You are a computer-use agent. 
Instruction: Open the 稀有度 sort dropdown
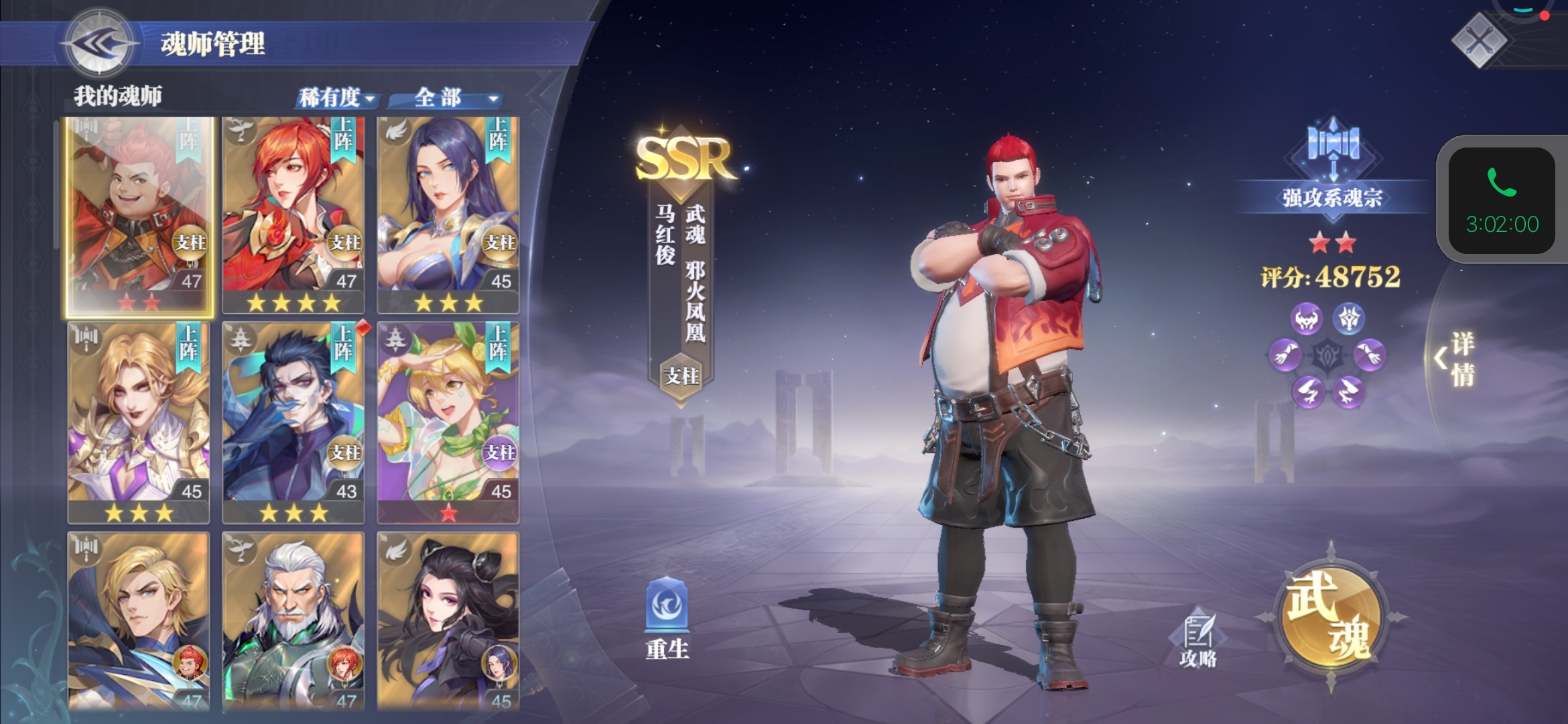336,99
